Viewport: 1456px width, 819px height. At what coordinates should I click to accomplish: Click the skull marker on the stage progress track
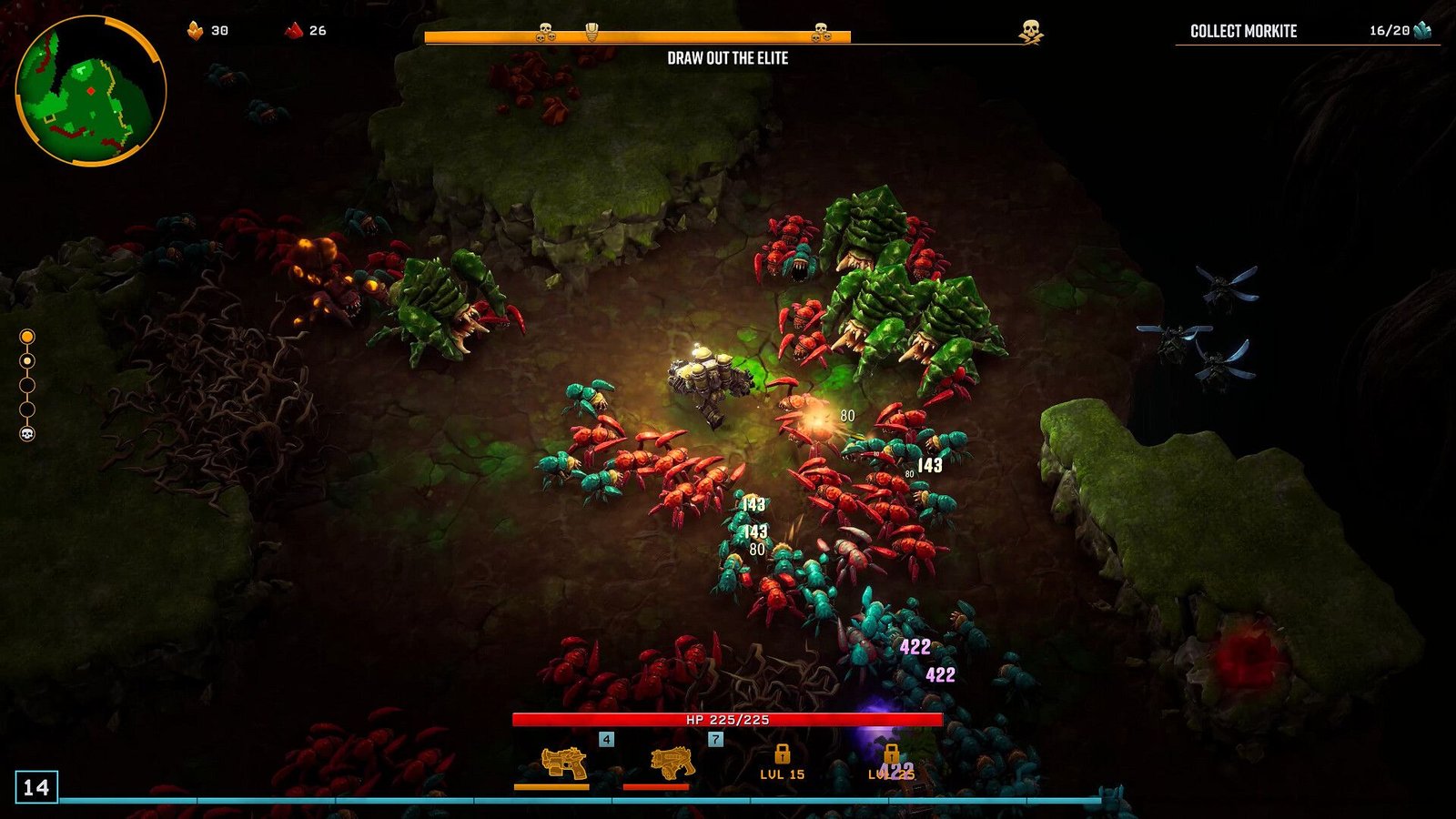pyautogui.click(x=27, y=434)
